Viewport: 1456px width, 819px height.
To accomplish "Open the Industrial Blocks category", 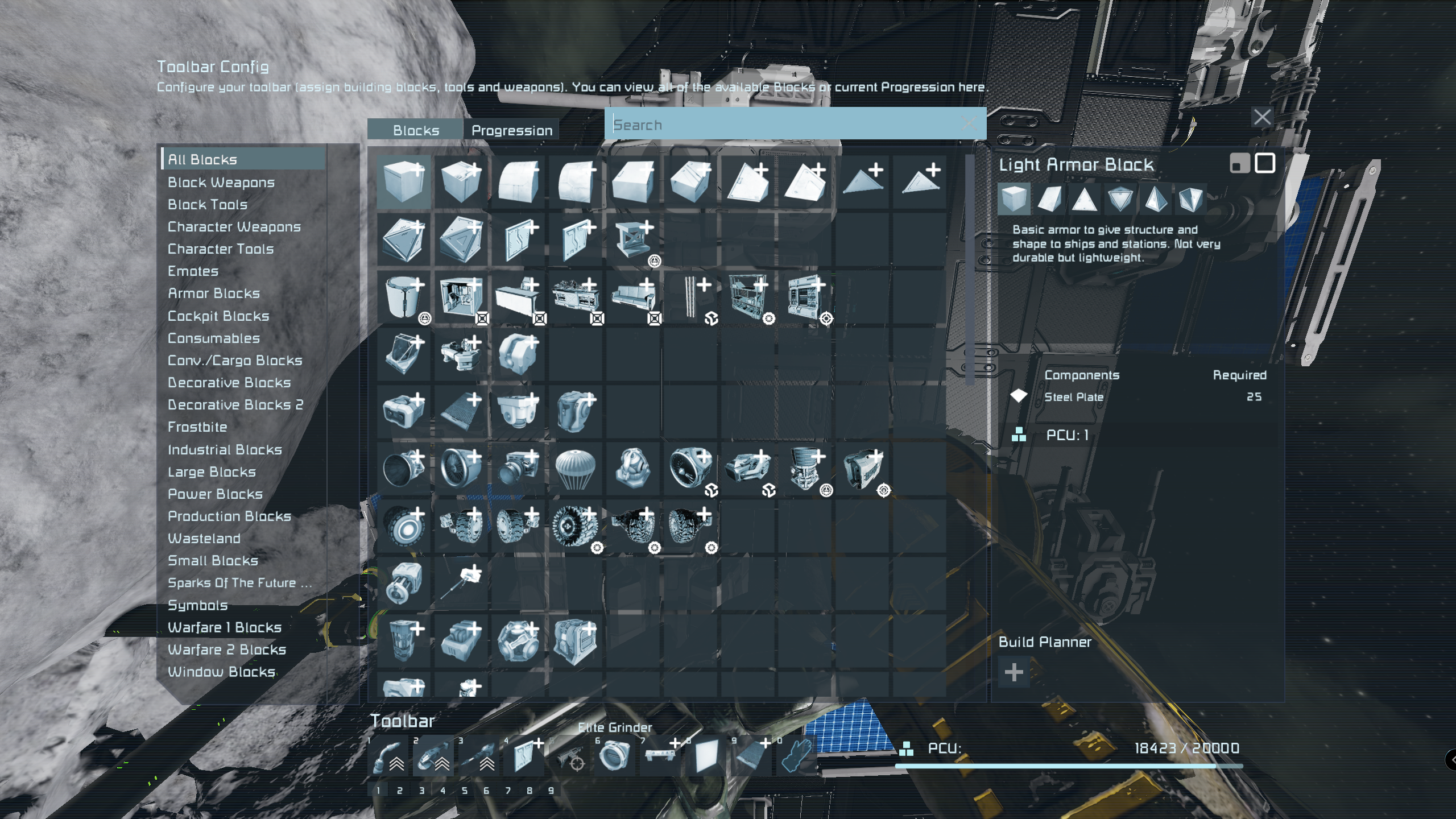I will point(225,450).
